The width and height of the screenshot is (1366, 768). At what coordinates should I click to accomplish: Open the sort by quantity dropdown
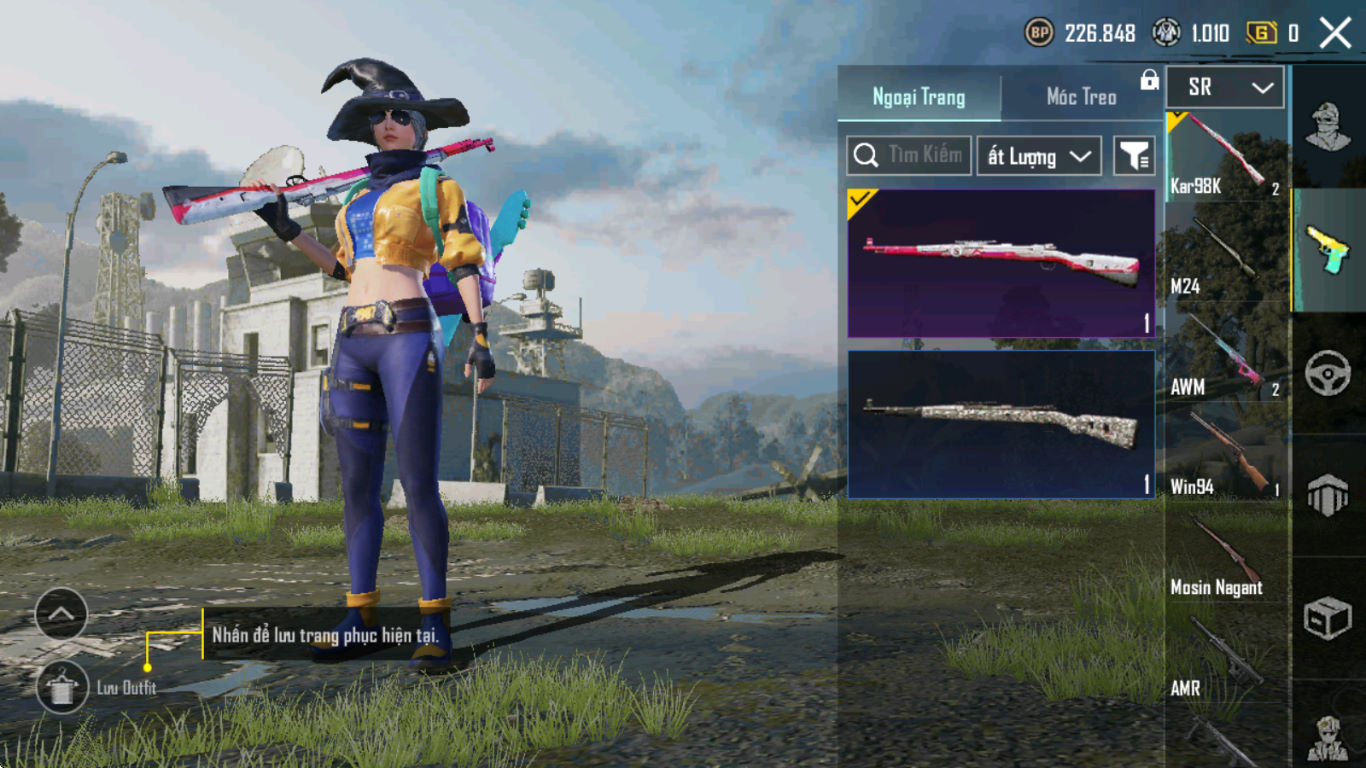(x=1038, y=156)
